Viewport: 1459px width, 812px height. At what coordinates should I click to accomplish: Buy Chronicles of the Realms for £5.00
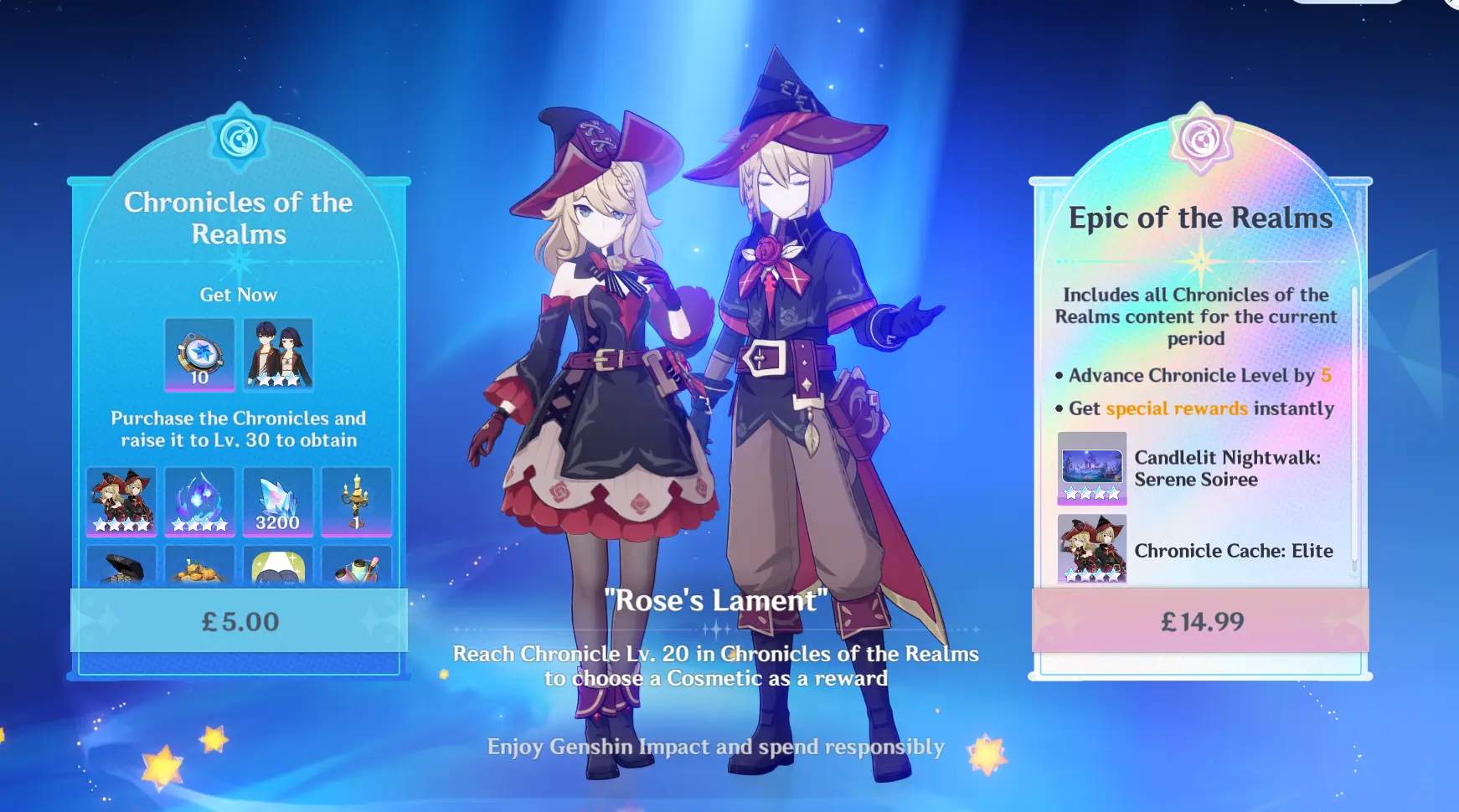(x=239, y=620)
